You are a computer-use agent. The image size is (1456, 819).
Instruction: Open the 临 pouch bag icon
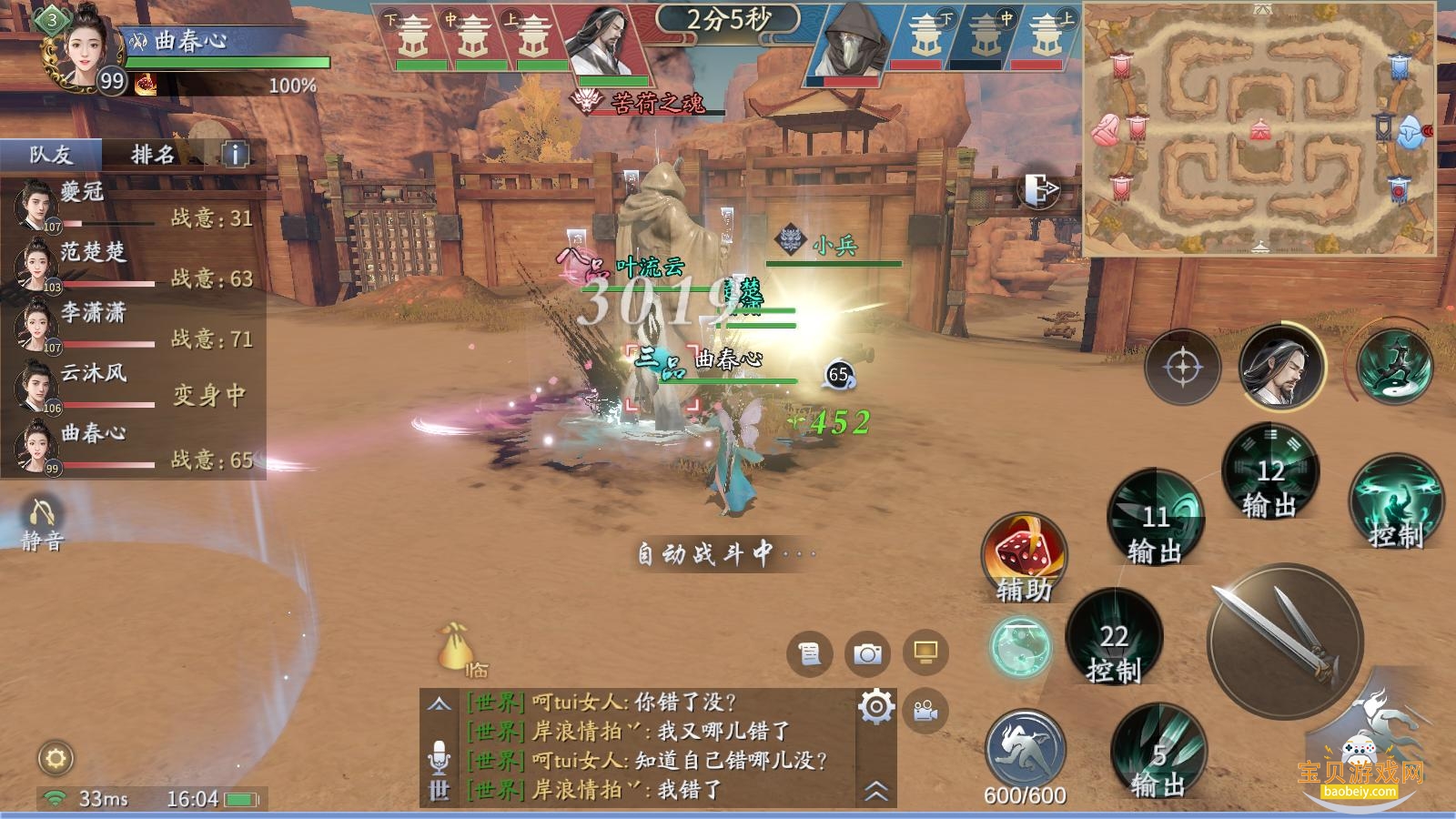454,648
